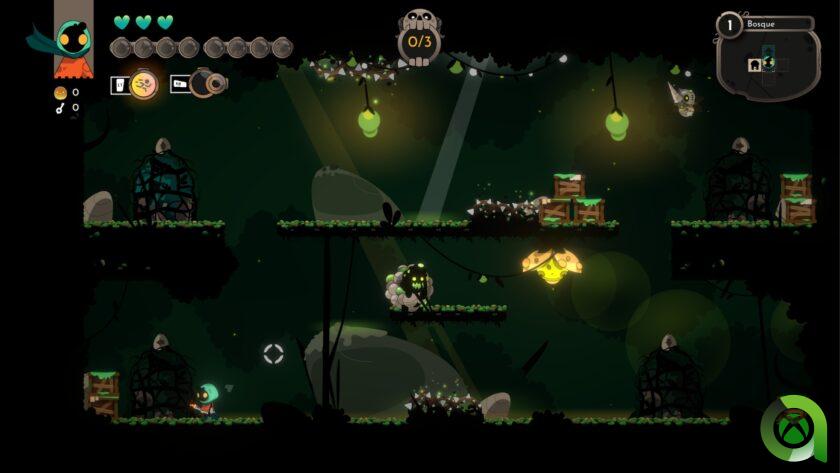
Task: Click the Xbox logo watermark
Action: click(793, 431)
